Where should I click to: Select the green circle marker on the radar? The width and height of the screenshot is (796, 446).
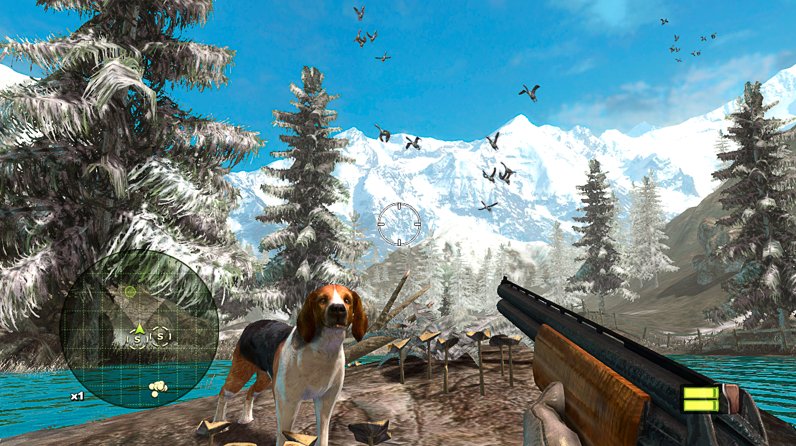(130, 291)
